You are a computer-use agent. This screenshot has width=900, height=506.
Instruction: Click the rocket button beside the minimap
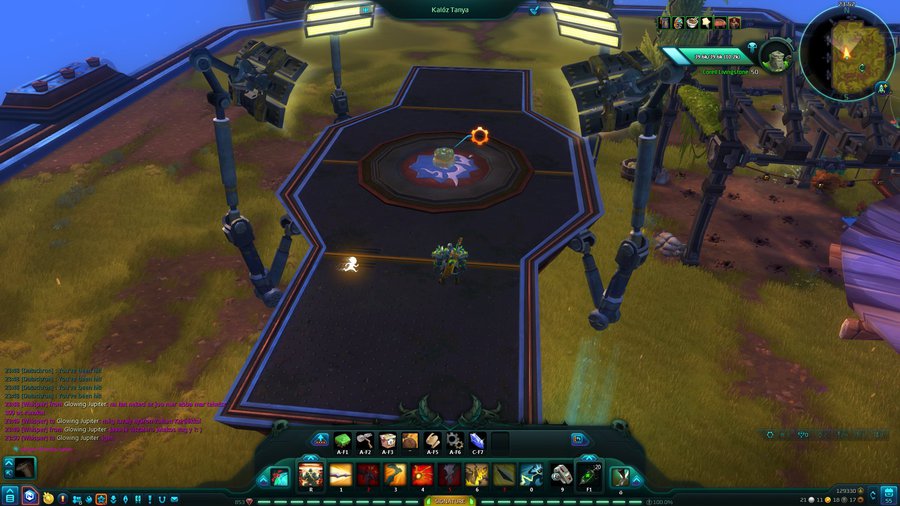pos(884,88)
